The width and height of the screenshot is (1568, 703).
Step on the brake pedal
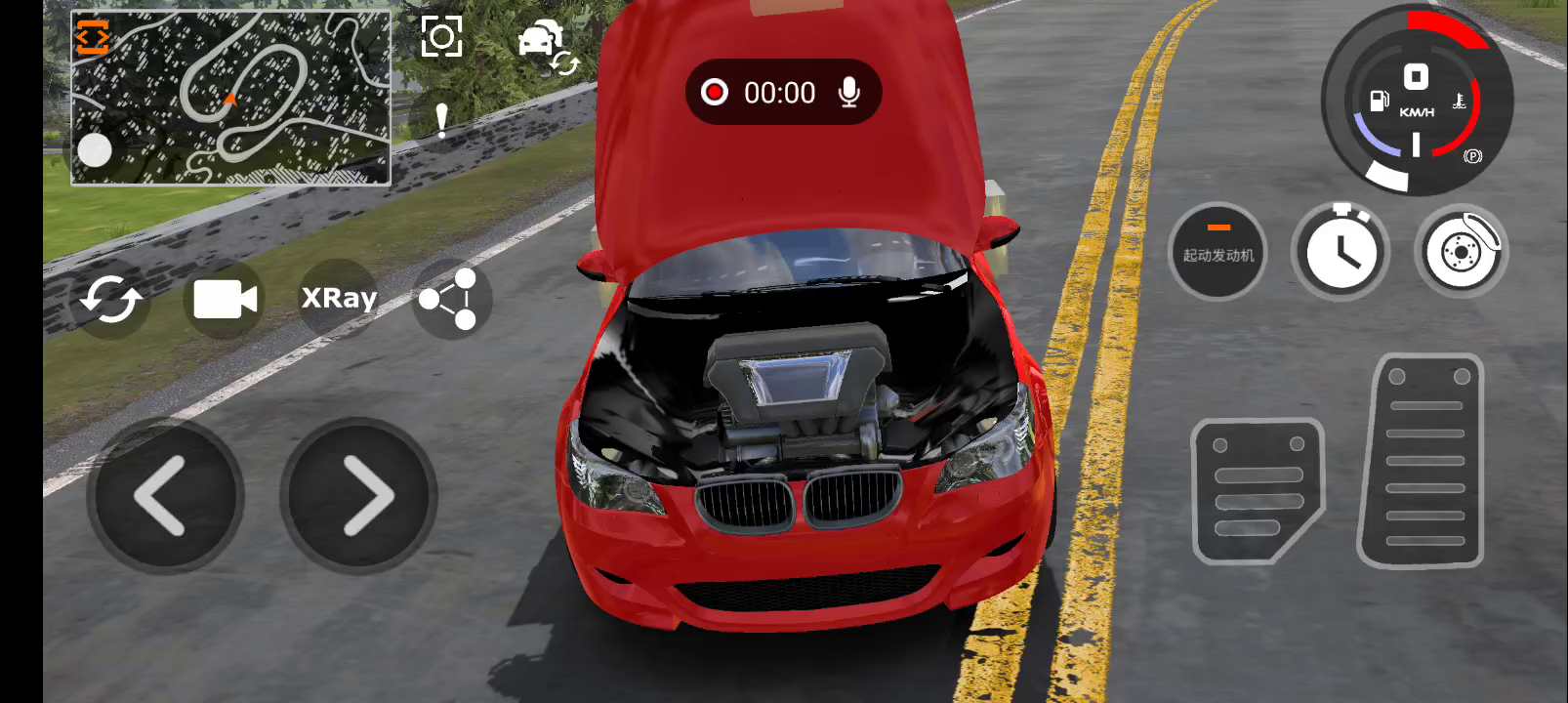tap(1257, 491)
